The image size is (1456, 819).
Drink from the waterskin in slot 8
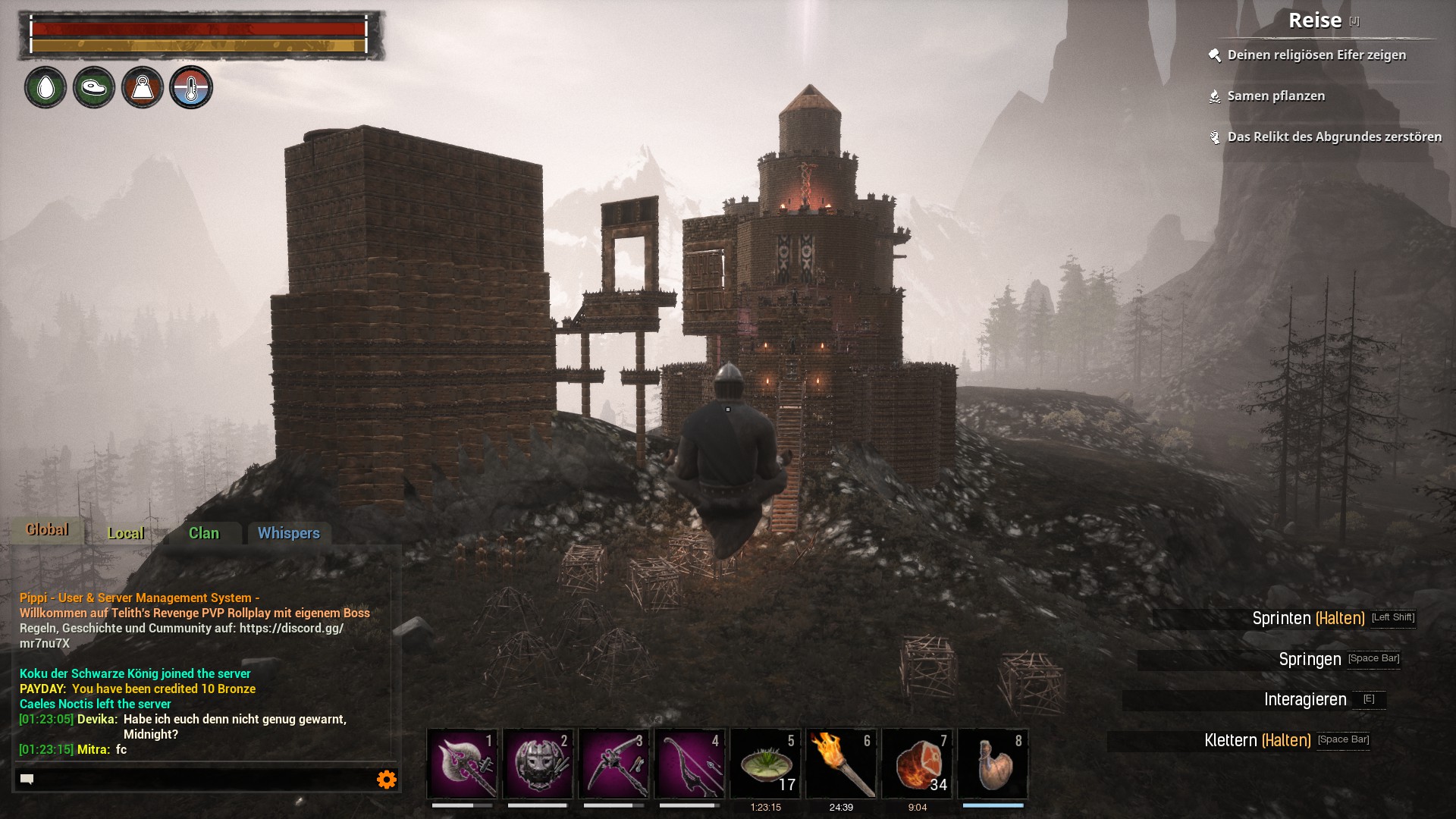[x=993, y=764]
